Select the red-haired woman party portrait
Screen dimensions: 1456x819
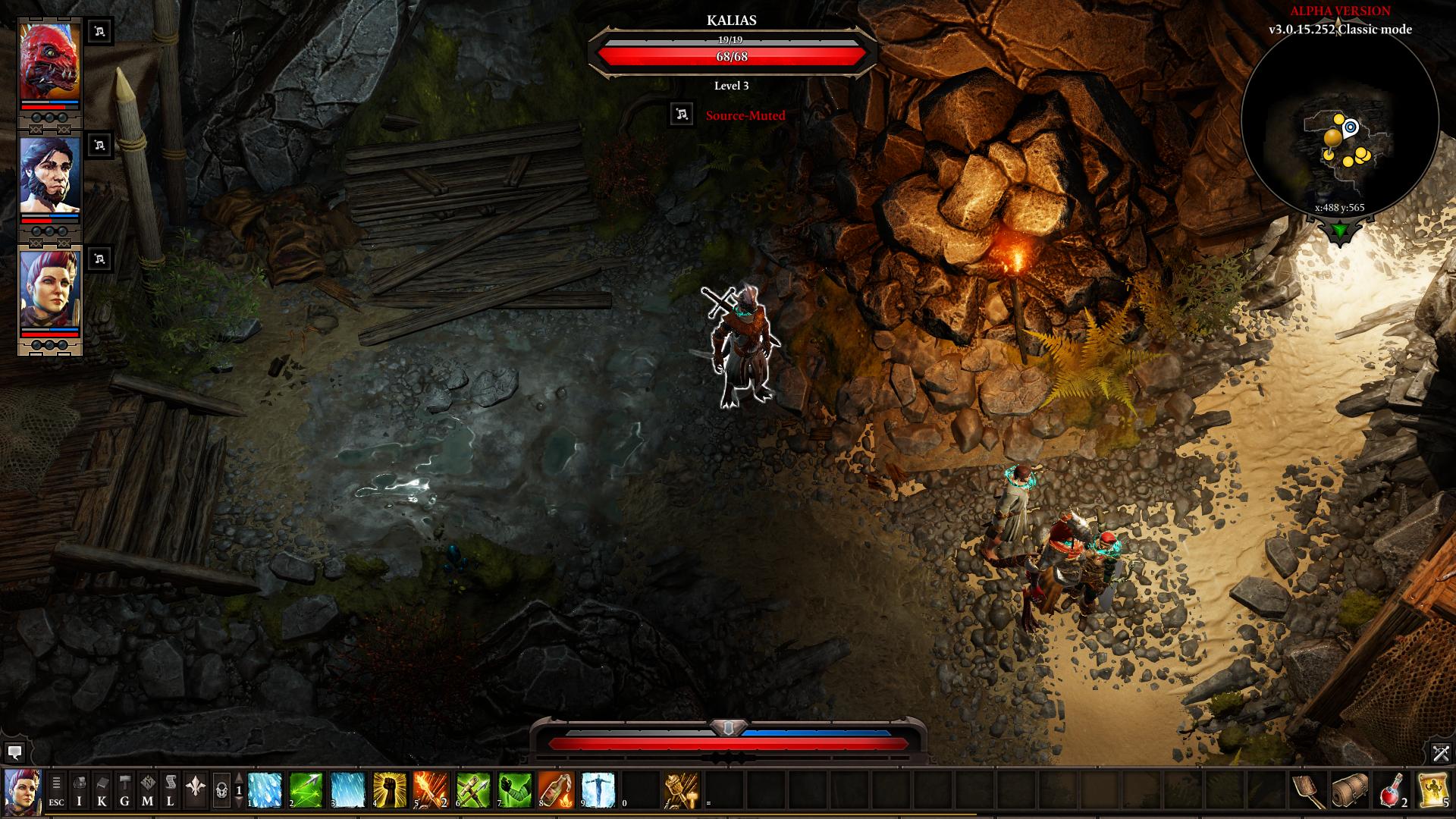coord(50,290)
